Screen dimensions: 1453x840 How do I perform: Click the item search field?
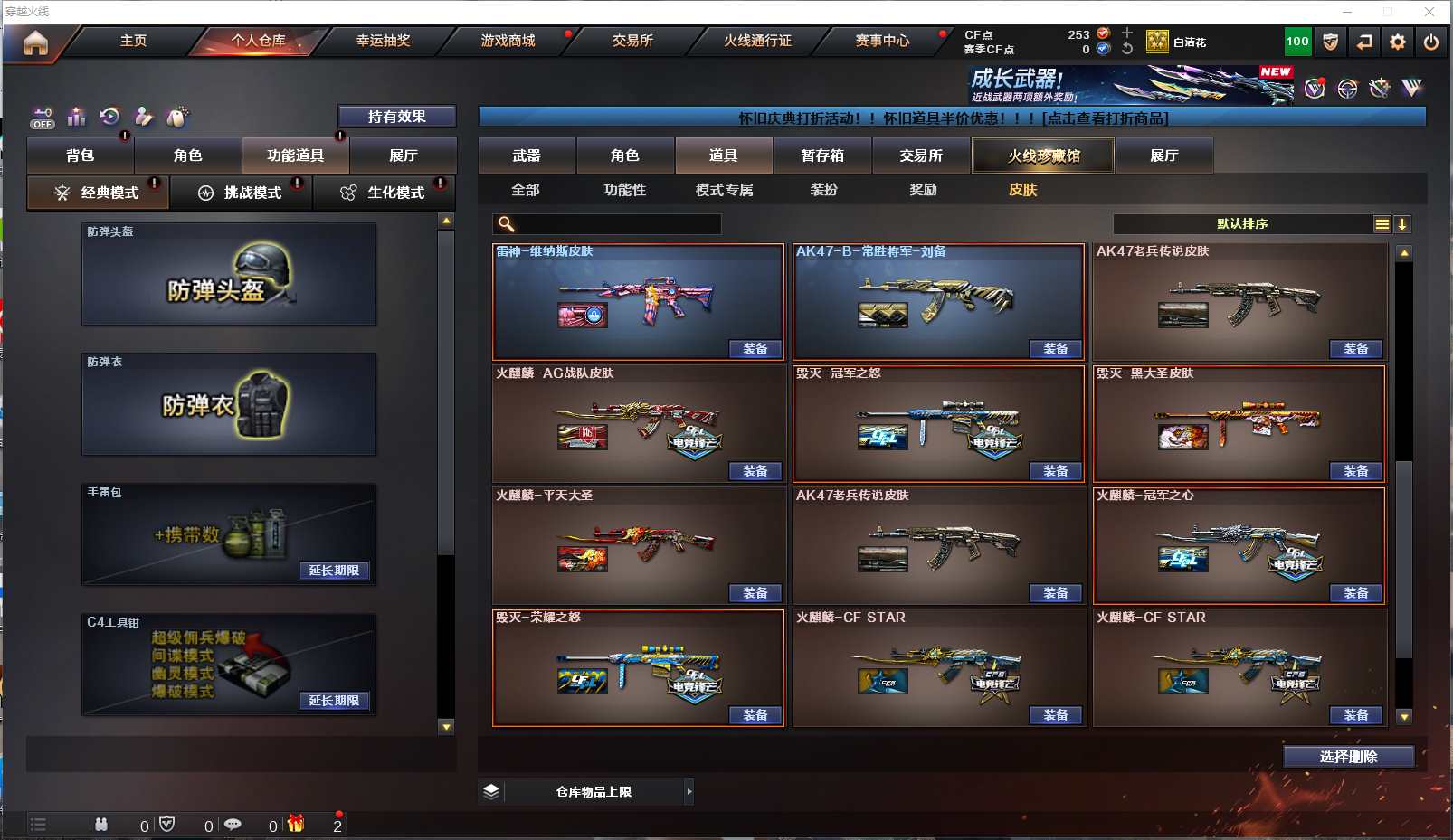click(x=615, y=224)
